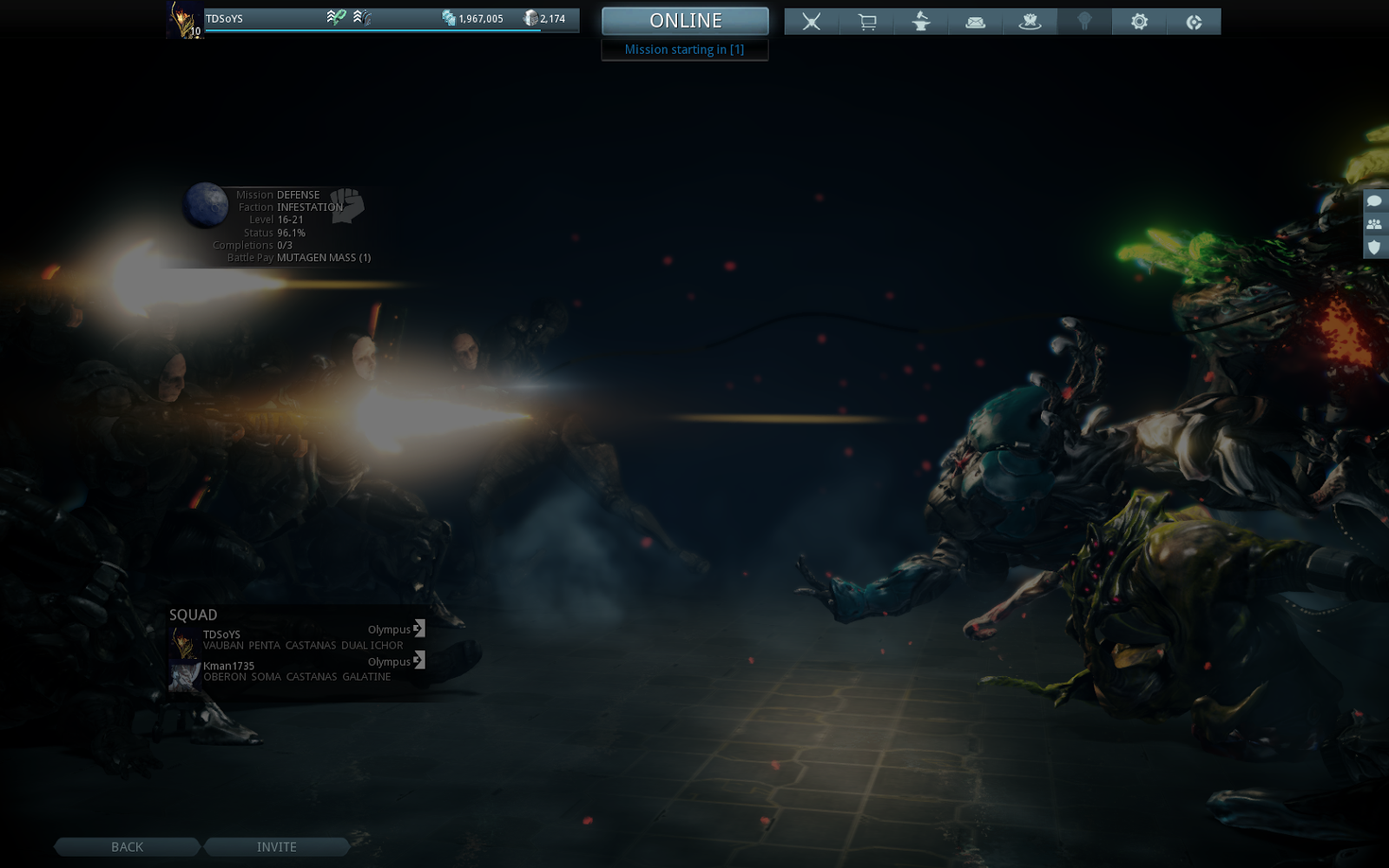Viewport: 1389px width, 868px height.
Task: Open the Market shopping cart icon
Action: tap(867, 22)
